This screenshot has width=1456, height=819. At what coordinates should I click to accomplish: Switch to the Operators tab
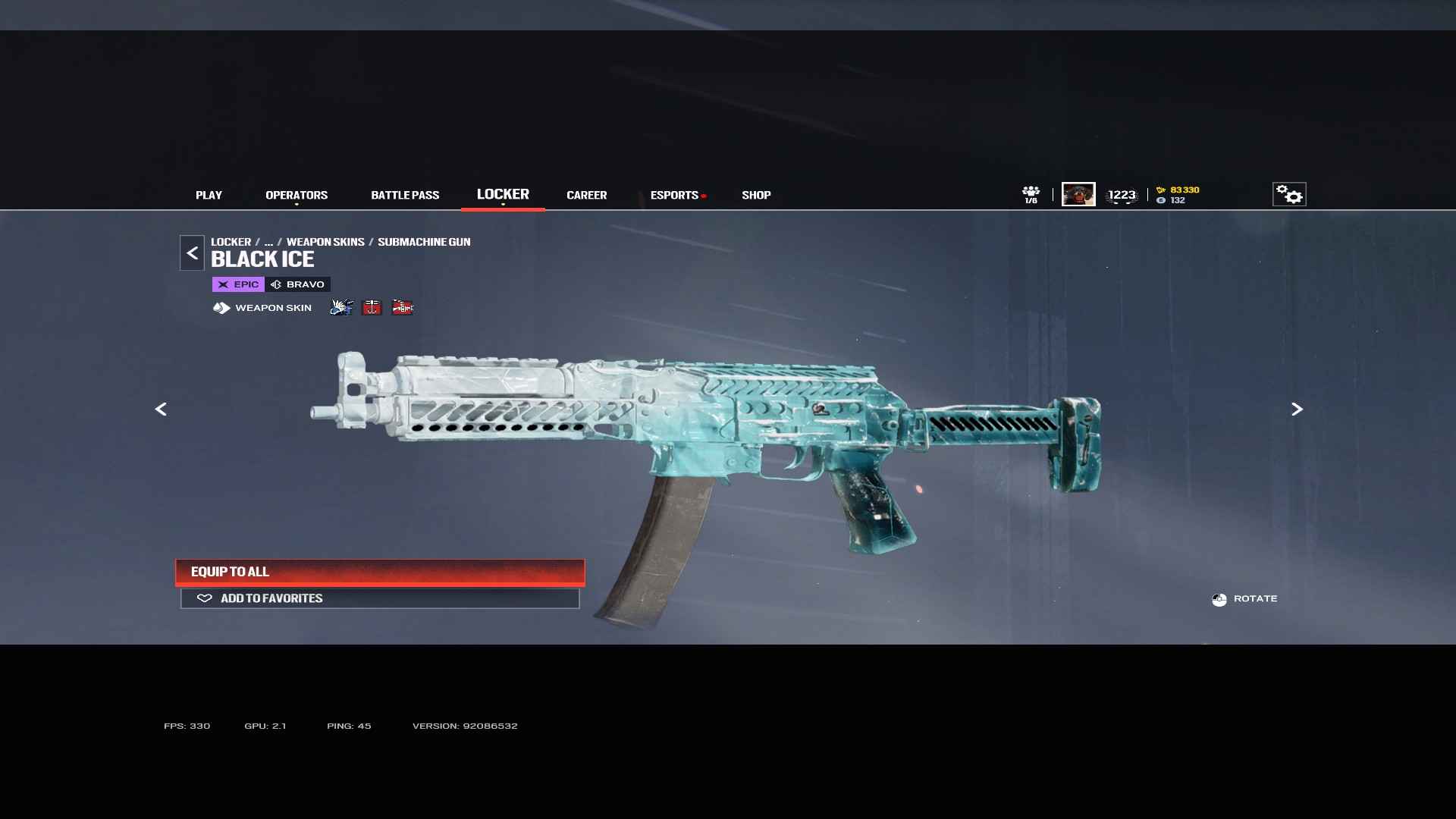click(297, 195)
